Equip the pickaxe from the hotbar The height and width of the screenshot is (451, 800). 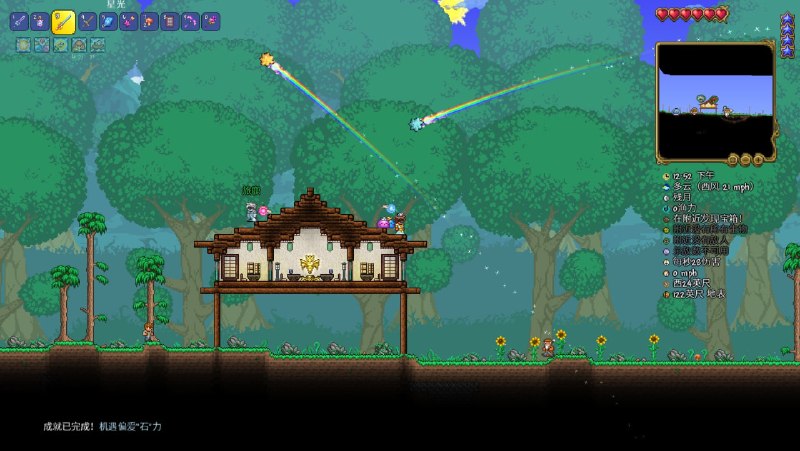pos(87,21)
